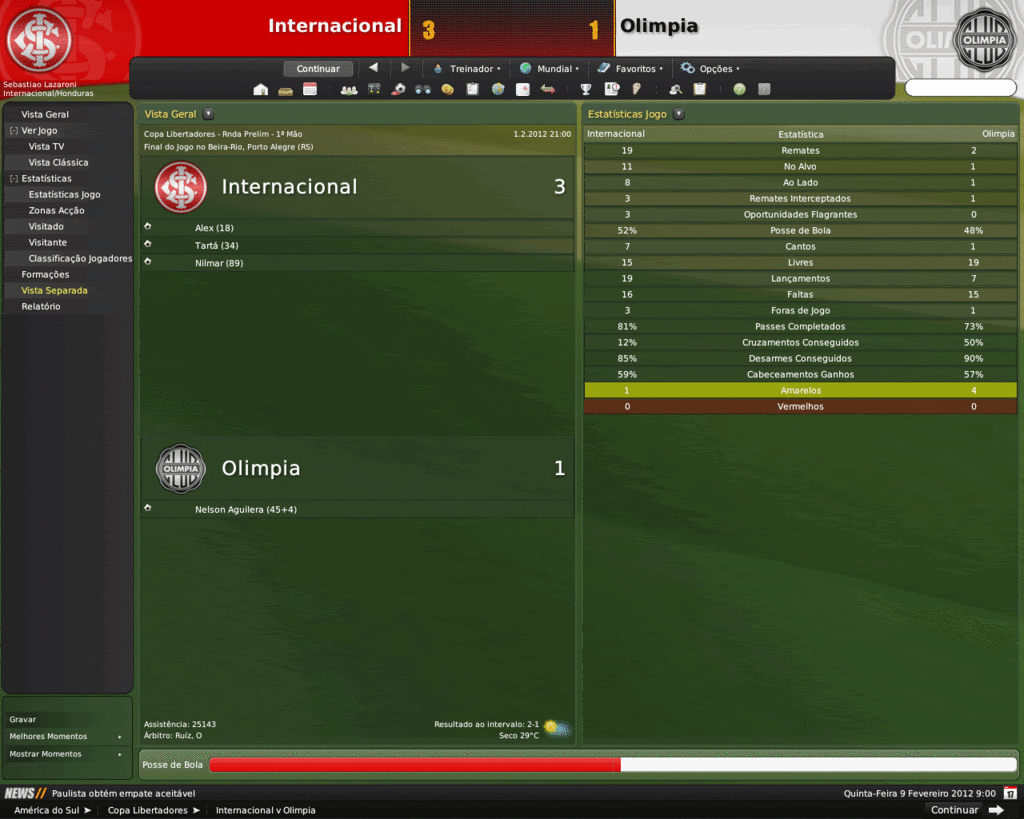Click in the search field

960,89
